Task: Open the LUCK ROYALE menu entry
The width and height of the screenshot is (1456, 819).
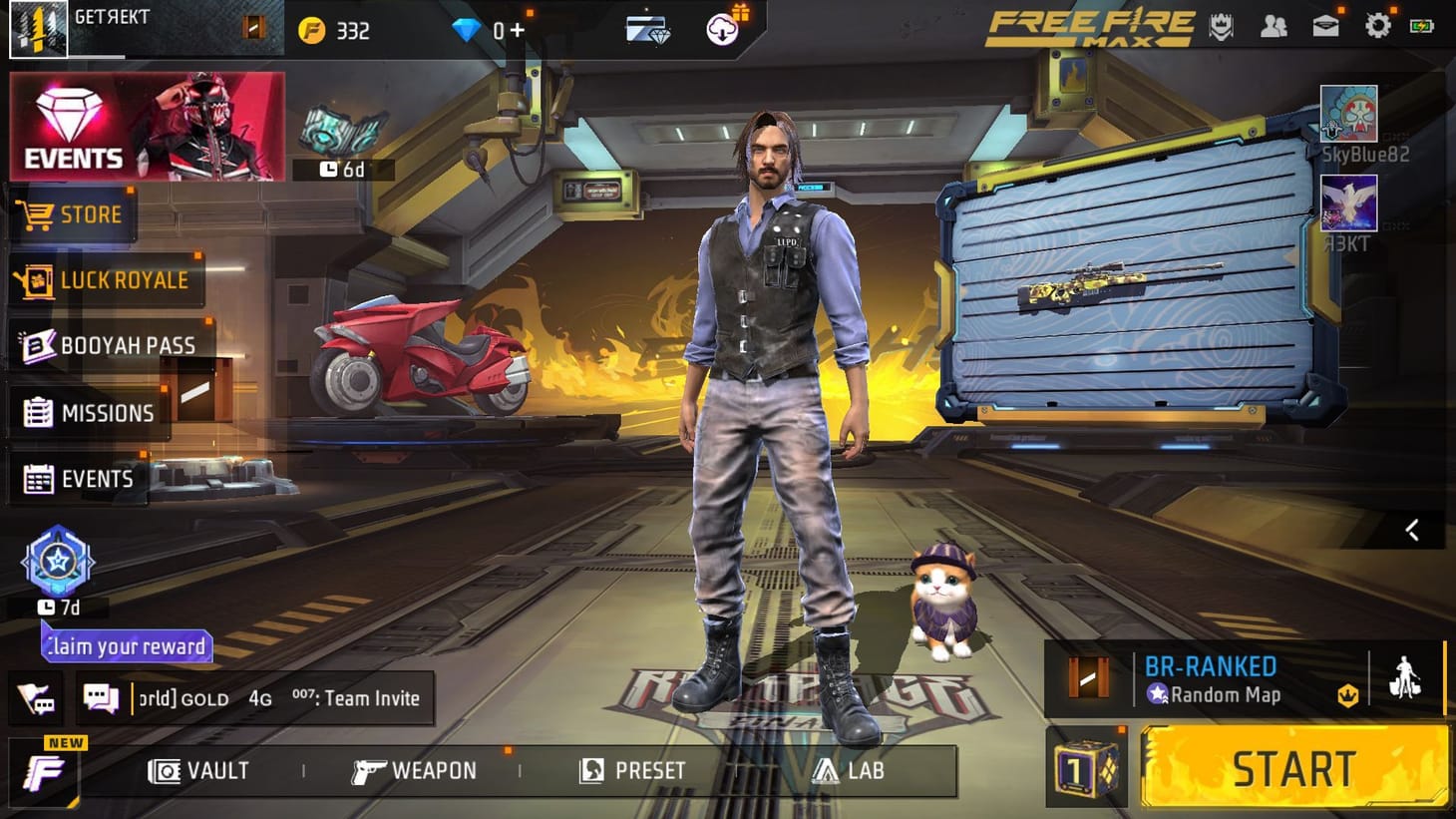Action: [105, 280]
